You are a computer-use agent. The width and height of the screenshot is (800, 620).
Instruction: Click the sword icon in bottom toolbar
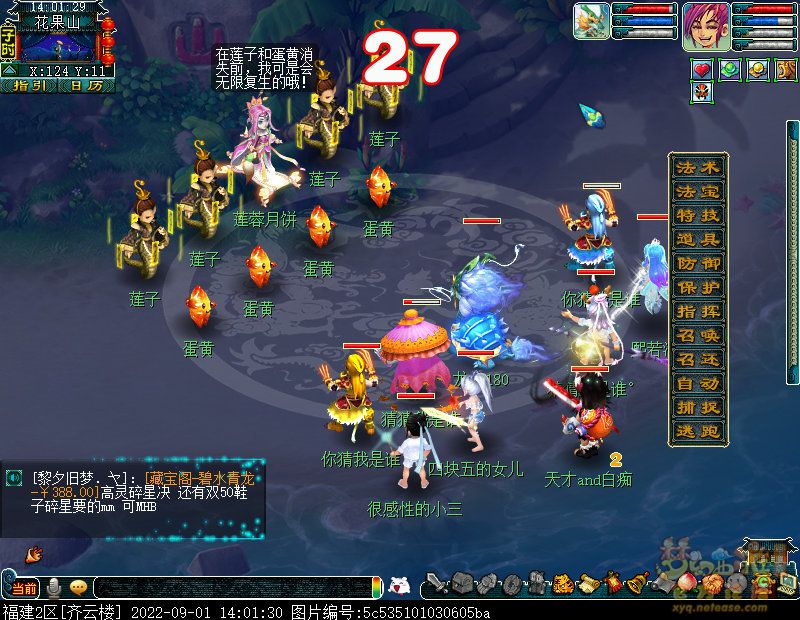433,583
